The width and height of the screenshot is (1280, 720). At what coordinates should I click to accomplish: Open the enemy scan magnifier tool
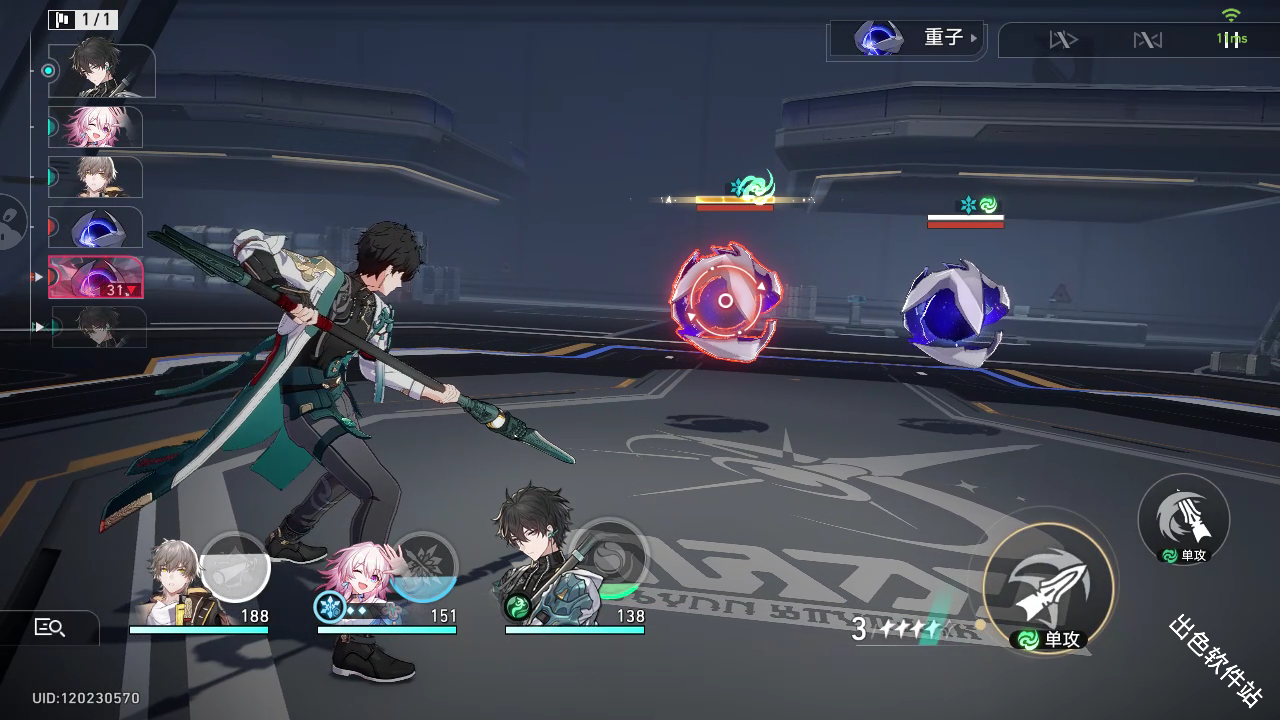click(50, 628)
